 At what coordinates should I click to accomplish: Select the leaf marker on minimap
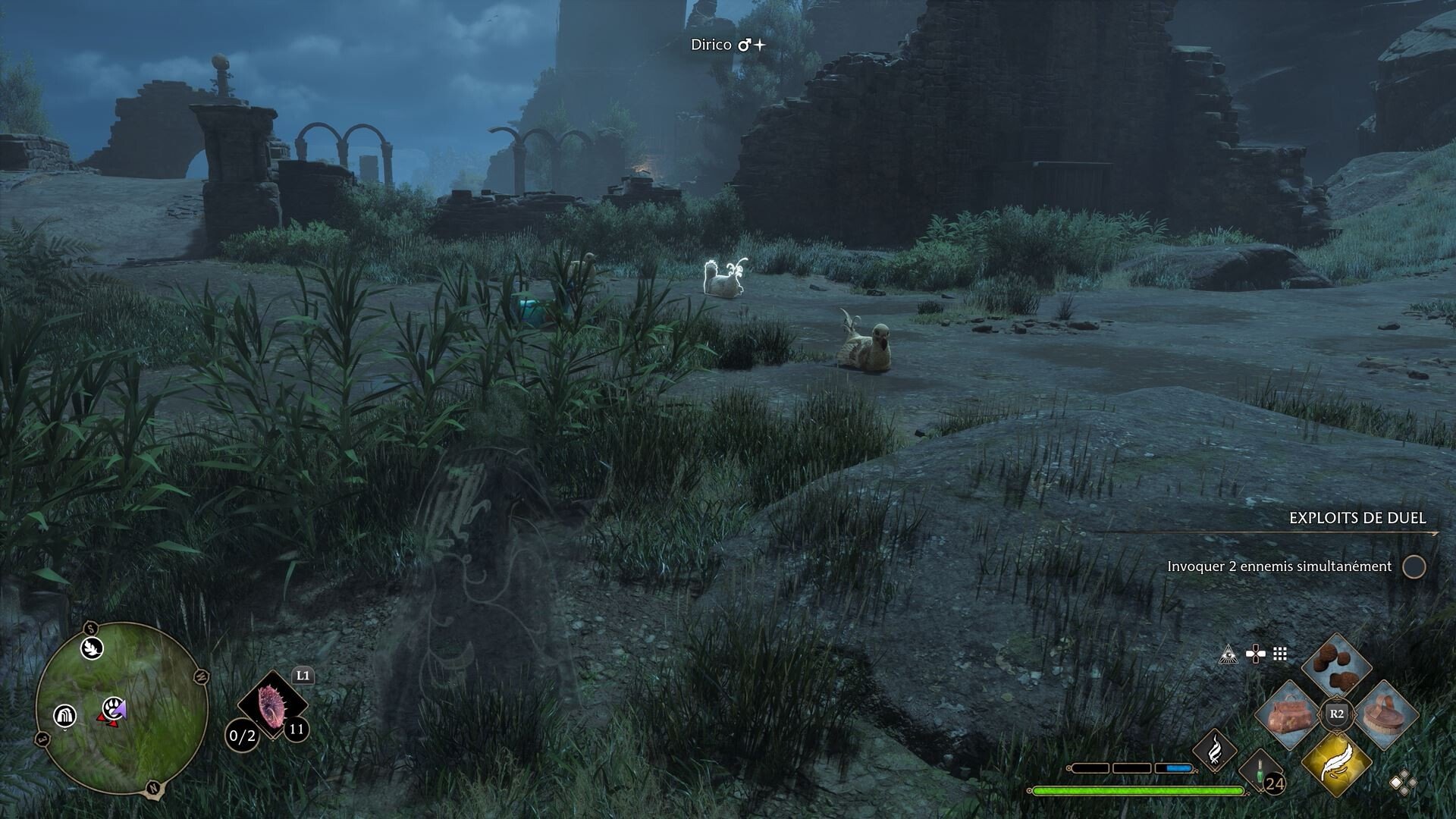pyautogui.click(x=93, y=648)
